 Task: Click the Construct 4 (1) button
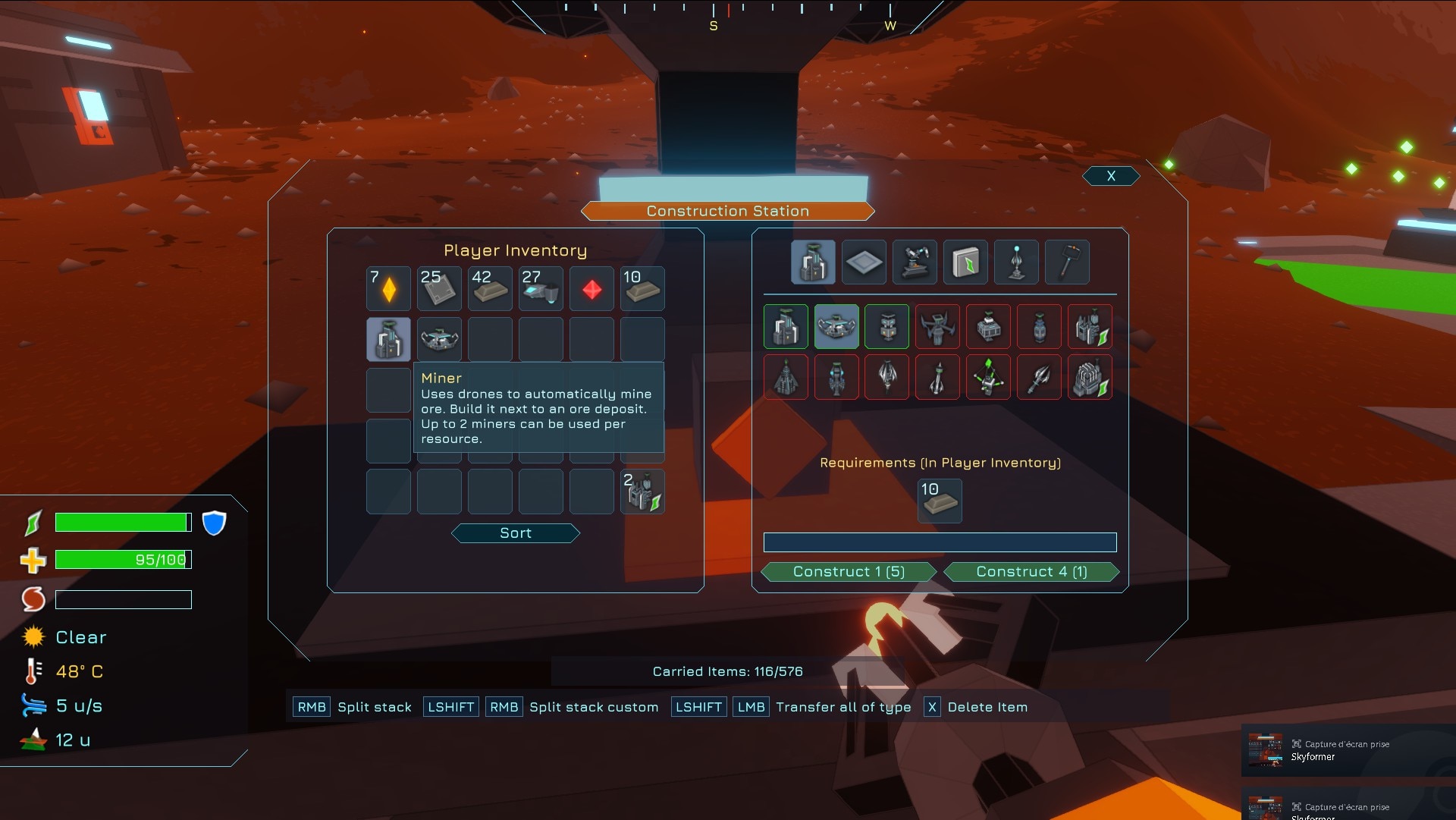pyautogui.click(x=1031, y=572)
